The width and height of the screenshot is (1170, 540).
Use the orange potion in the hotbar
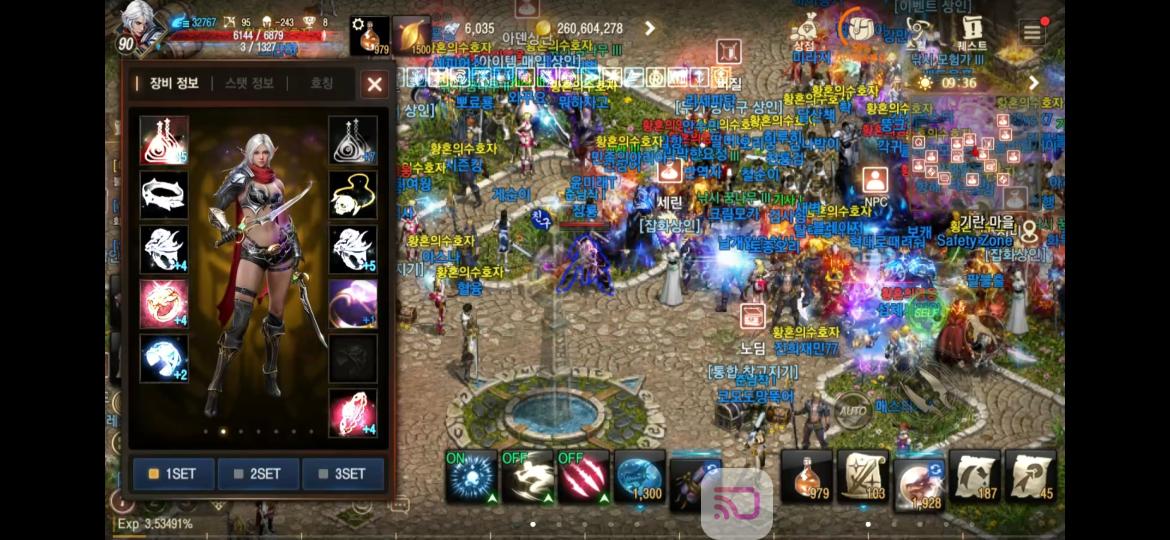[x=807, y=476]
